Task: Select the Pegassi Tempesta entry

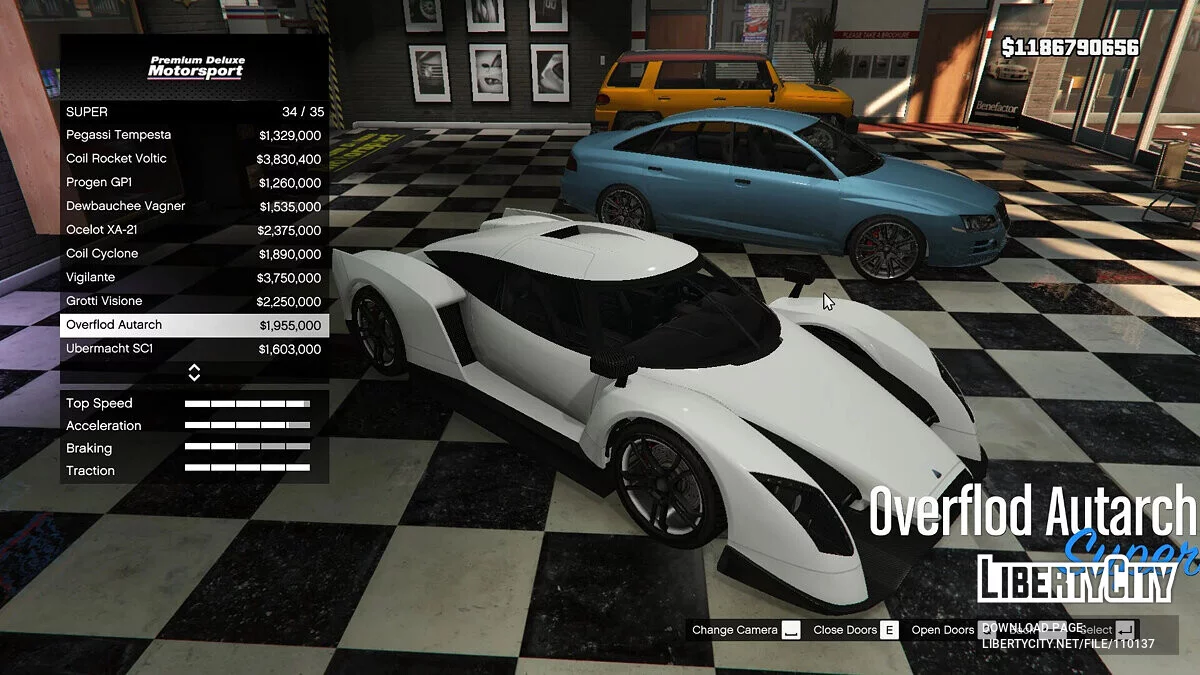Action: click(x=194, y=135)
